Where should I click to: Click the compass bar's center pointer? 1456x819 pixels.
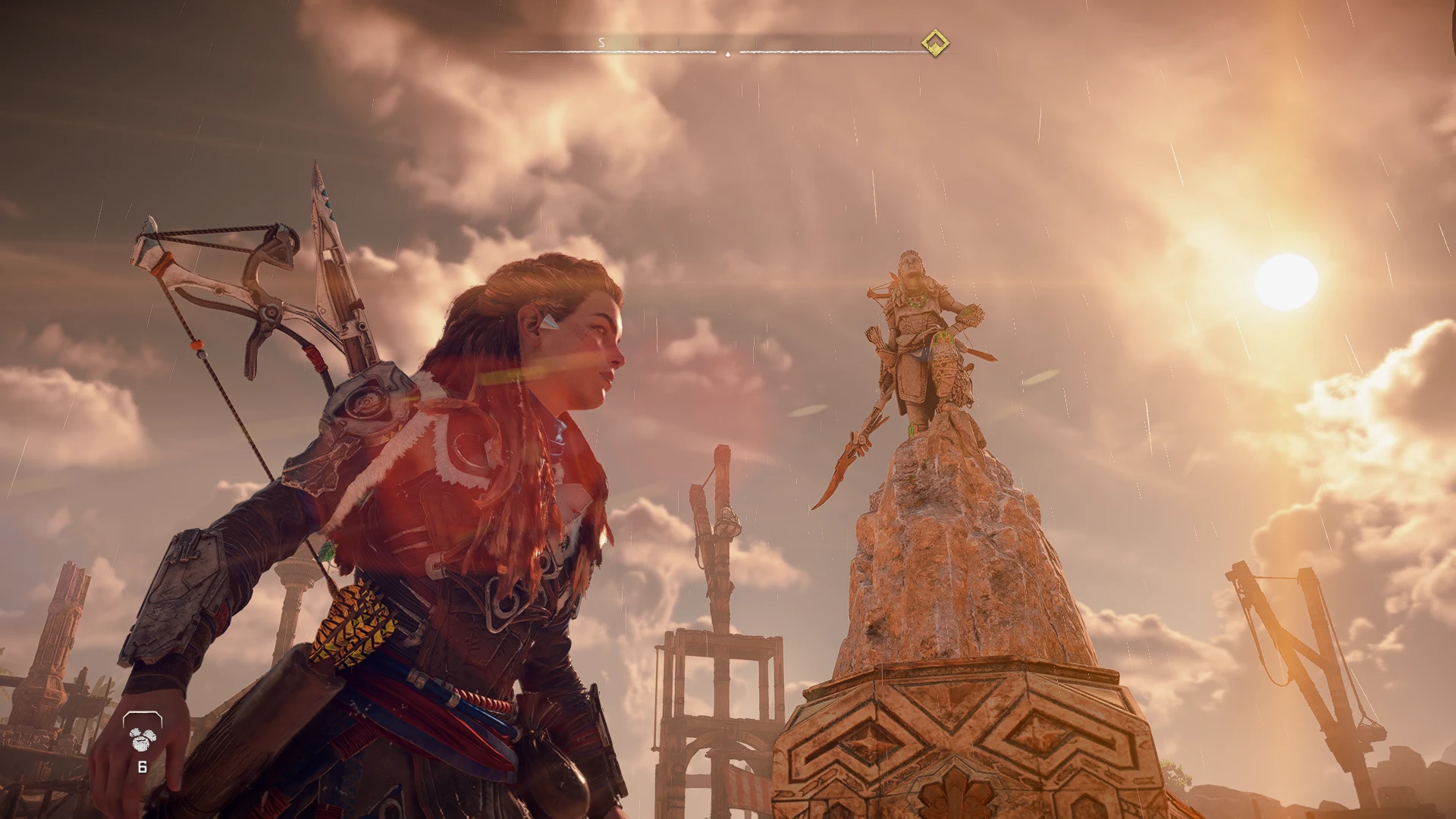coord(728,54)
